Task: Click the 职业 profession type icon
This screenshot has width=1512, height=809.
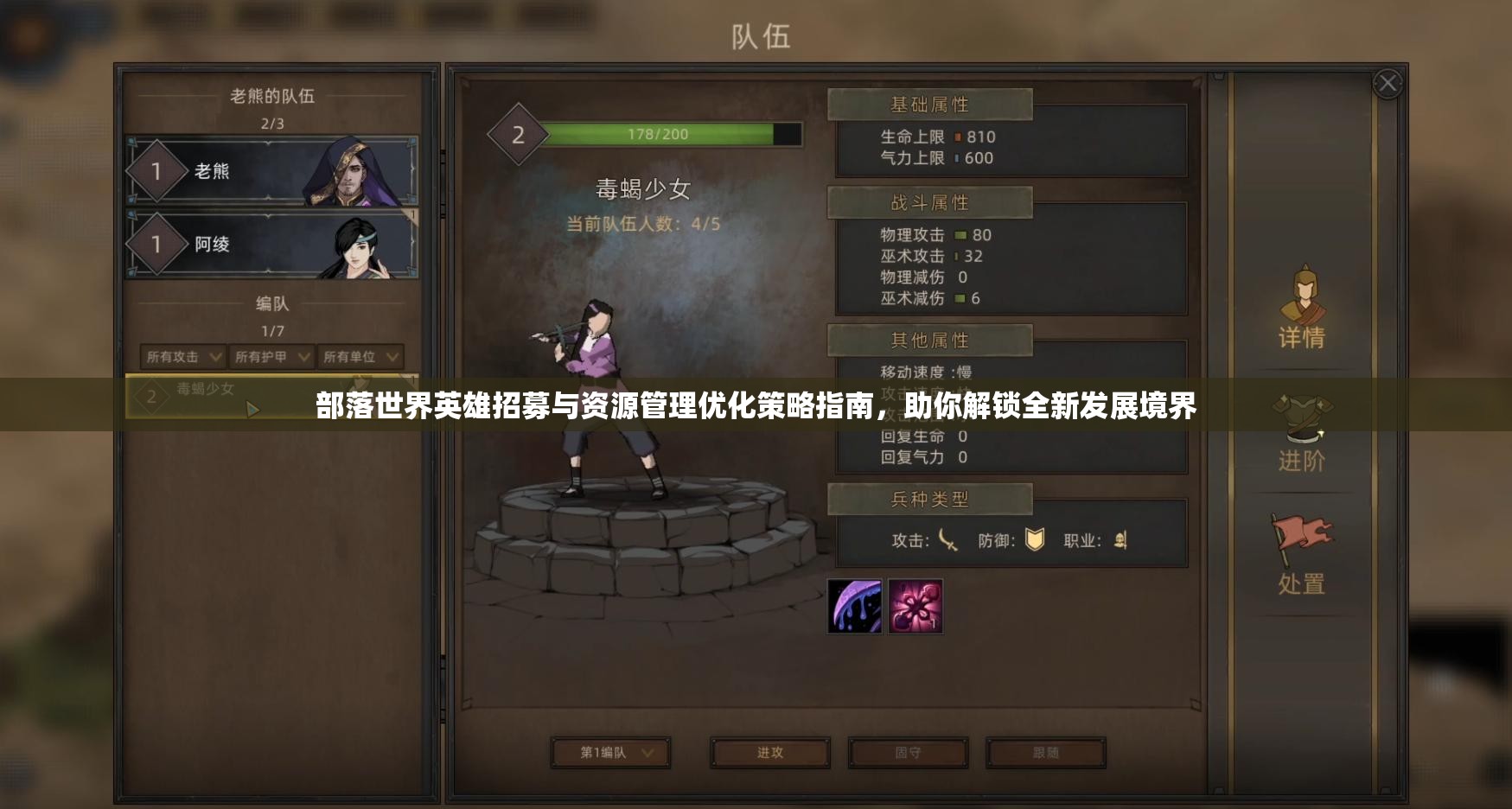Action: (x=1121, y=538)
